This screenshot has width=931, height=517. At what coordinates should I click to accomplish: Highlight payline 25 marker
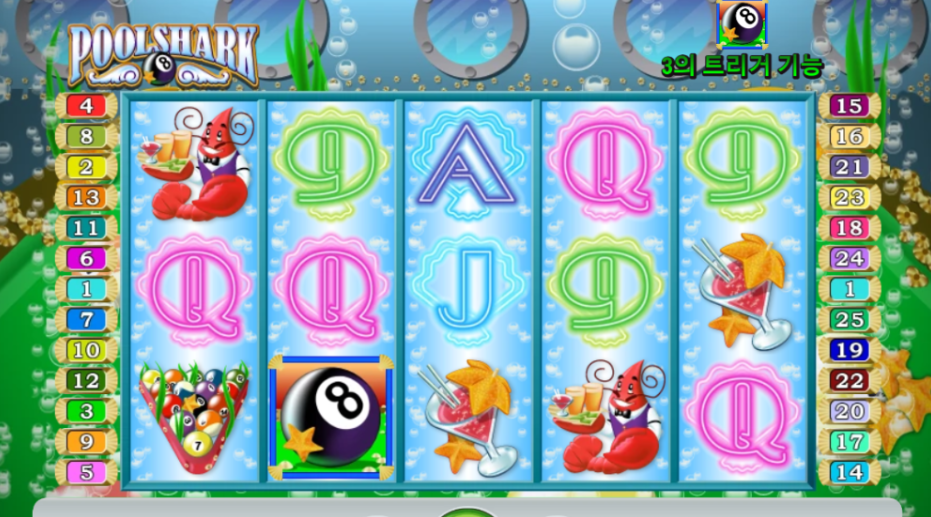[x=848, y=320]
